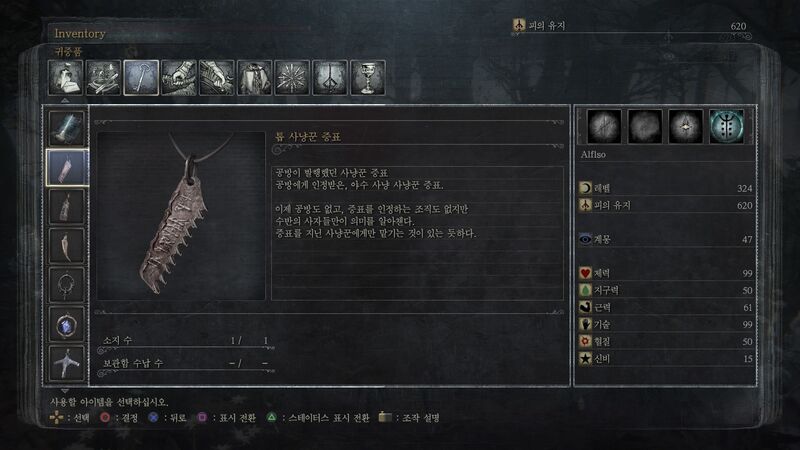Choose the round pendant ring item slot
This screenshot has height=450, width=800.
click(x=67, y=285)
